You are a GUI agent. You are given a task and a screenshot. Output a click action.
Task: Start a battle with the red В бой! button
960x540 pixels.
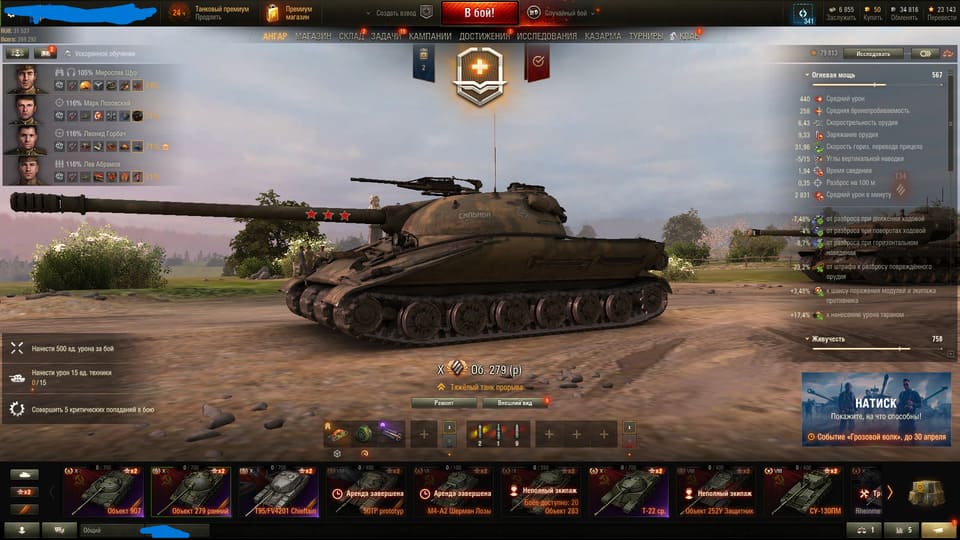tap(479, 13)
